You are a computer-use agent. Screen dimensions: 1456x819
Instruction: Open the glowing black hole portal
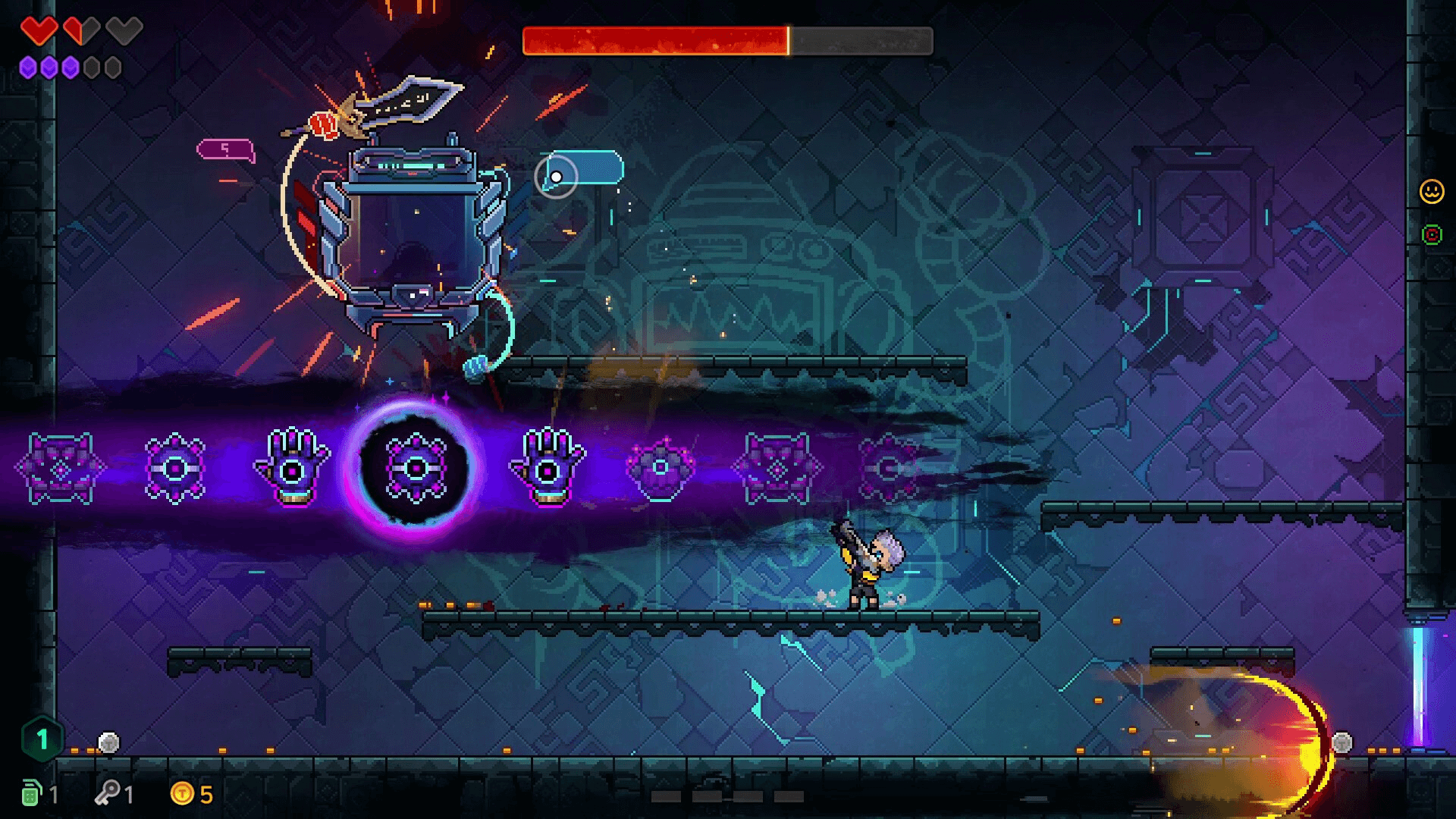coord(416,470)
